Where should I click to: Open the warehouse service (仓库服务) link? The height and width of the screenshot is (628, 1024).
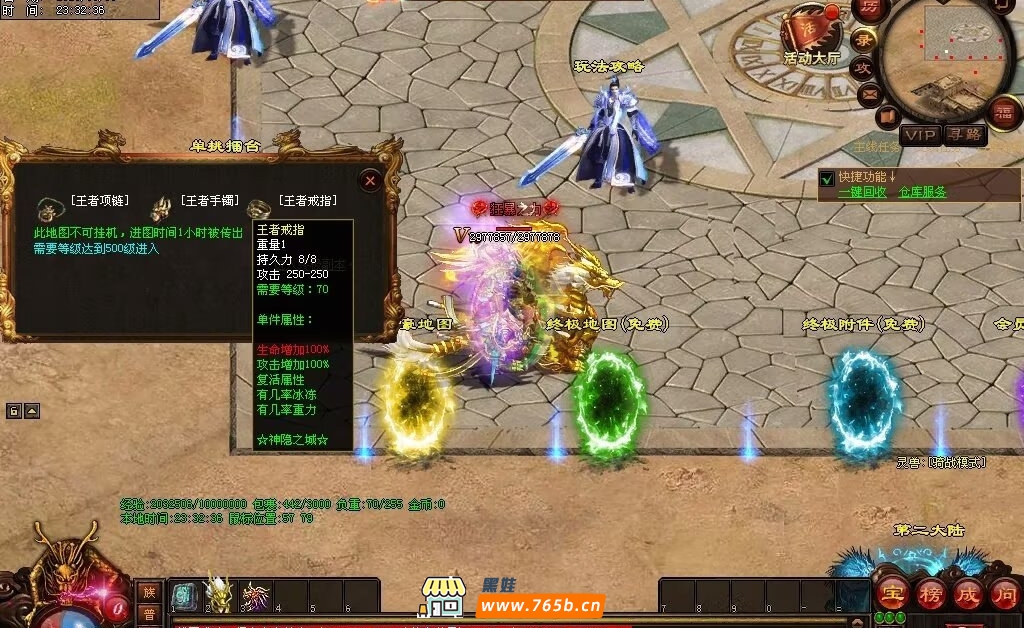(922, 192)
